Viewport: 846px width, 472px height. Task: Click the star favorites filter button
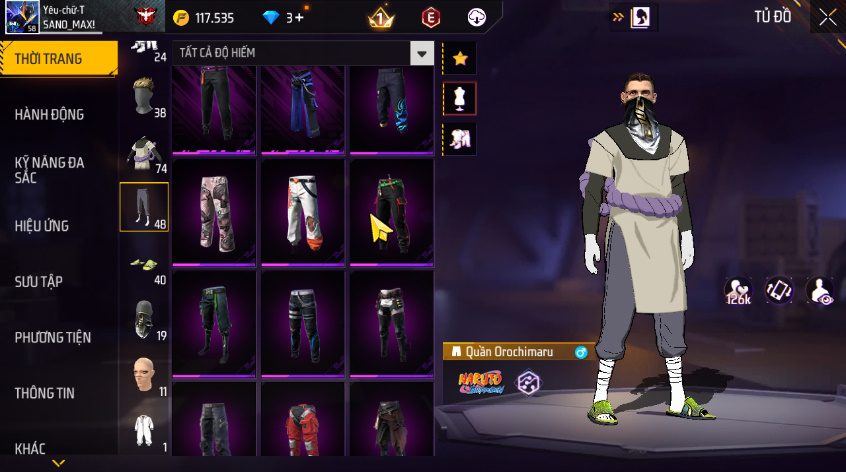coord(460,58)
